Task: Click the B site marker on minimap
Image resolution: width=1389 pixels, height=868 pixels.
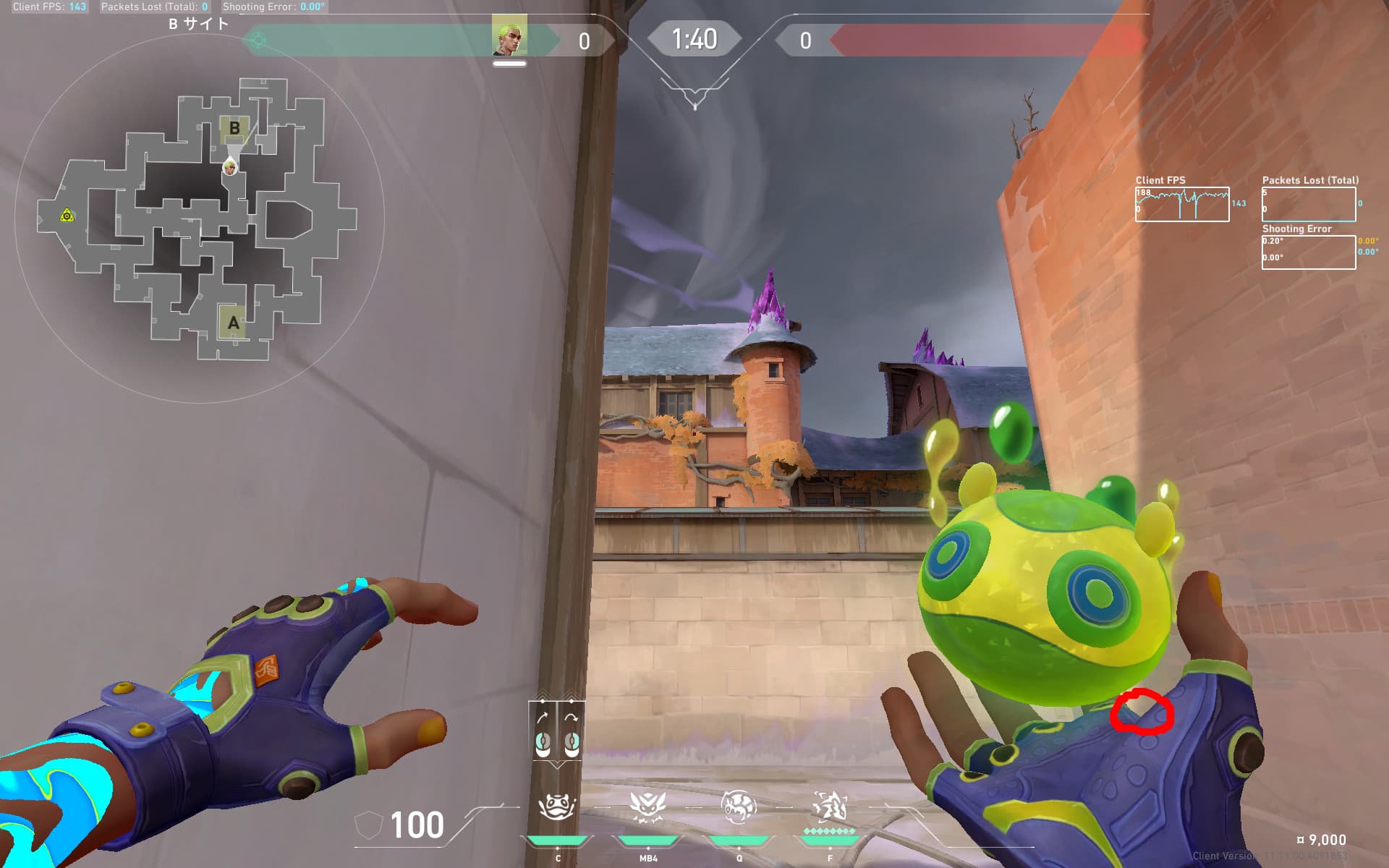Action: 234,129
